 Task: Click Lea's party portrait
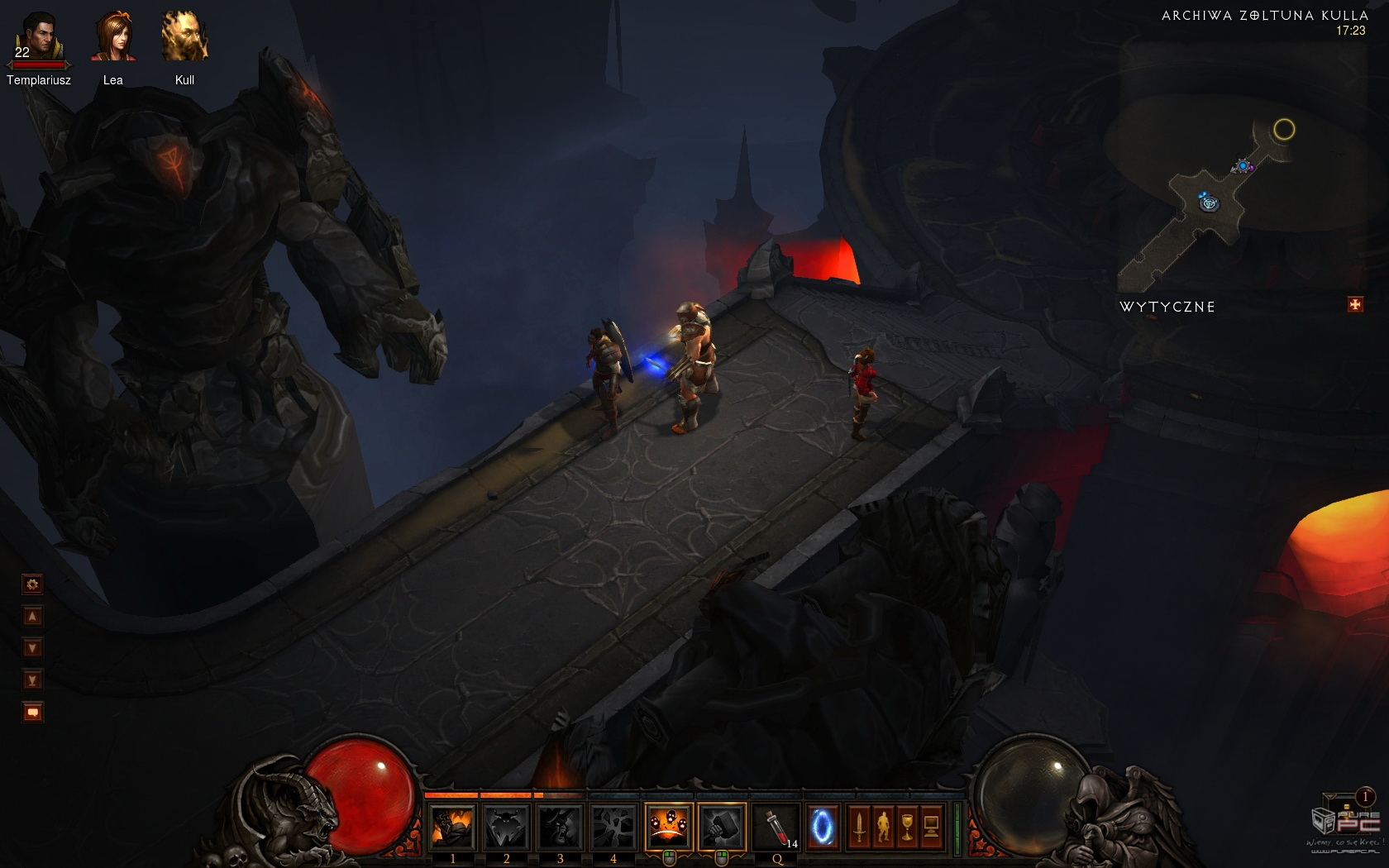click(x=113, y=37)
